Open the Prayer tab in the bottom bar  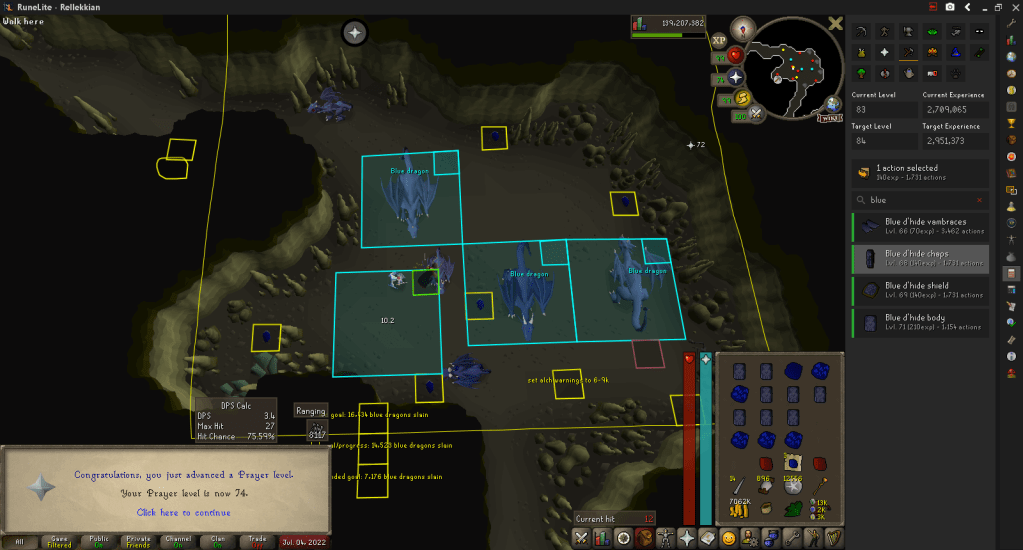coord(686,538)
